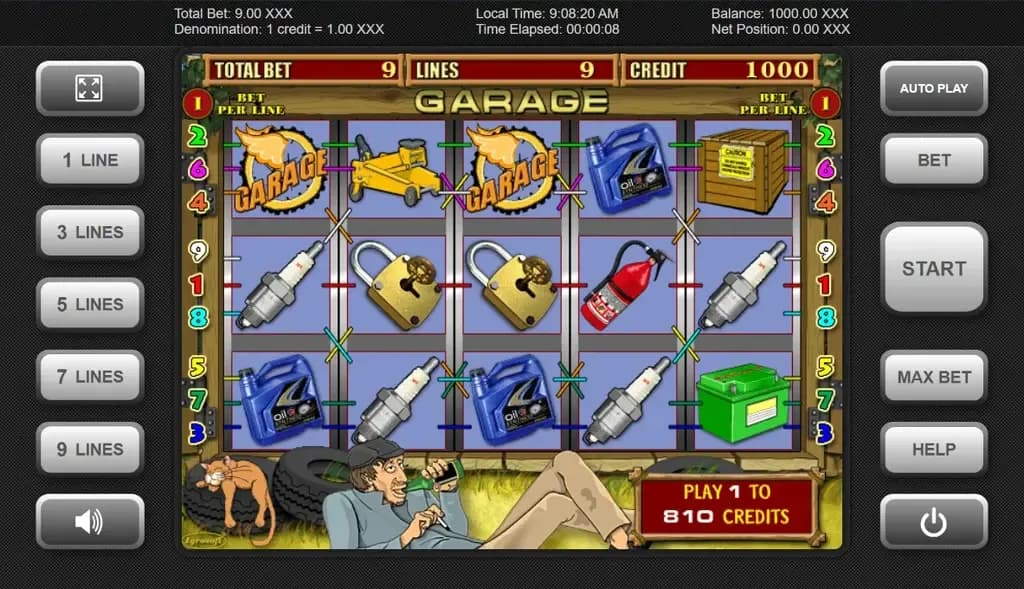Open the HELP screen
1024x589 pixels.
pos(933,449)
